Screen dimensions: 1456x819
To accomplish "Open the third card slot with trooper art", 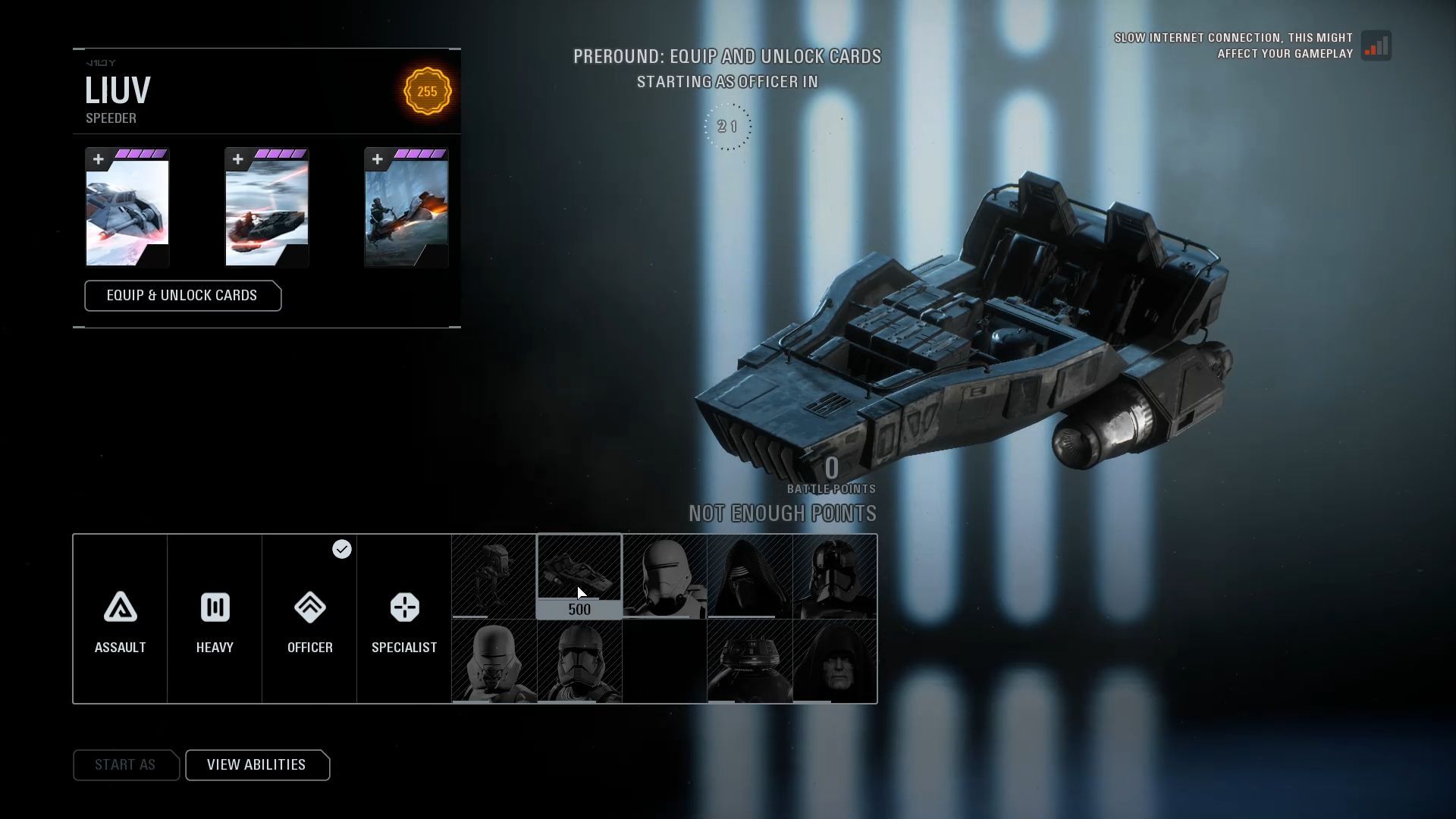I will click(x=406, y=208).
